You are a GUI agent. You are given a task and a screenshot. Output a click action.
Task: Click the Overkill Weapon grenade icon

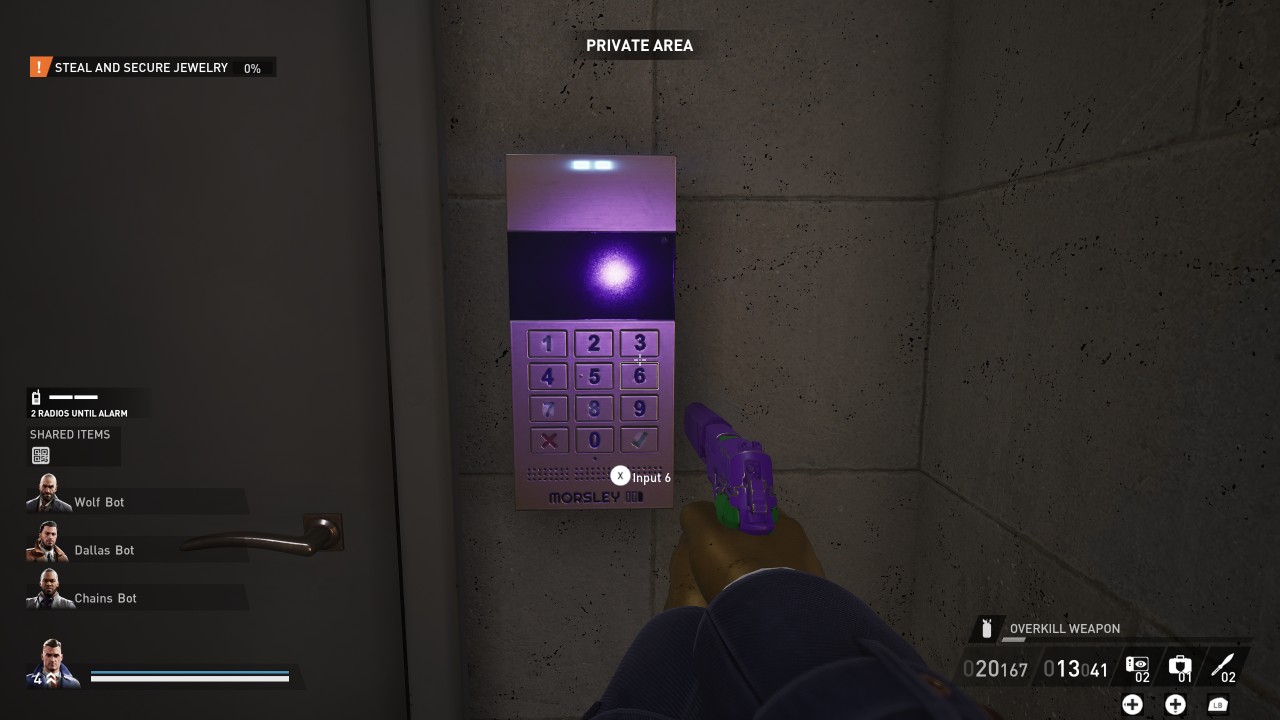point(986,628)
